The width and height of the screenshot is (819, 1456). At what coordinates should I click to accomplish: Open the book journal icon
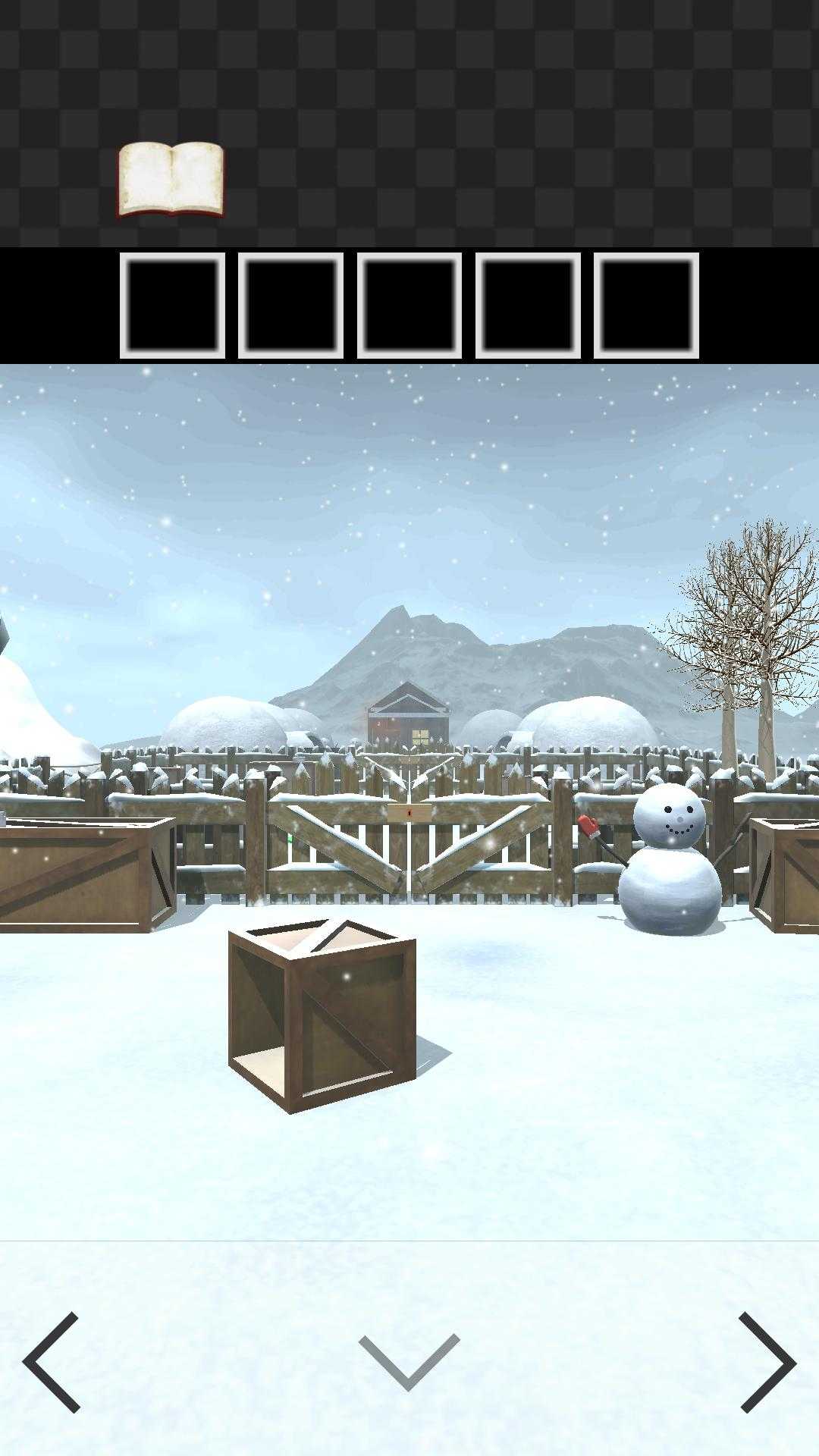[171, 180]
